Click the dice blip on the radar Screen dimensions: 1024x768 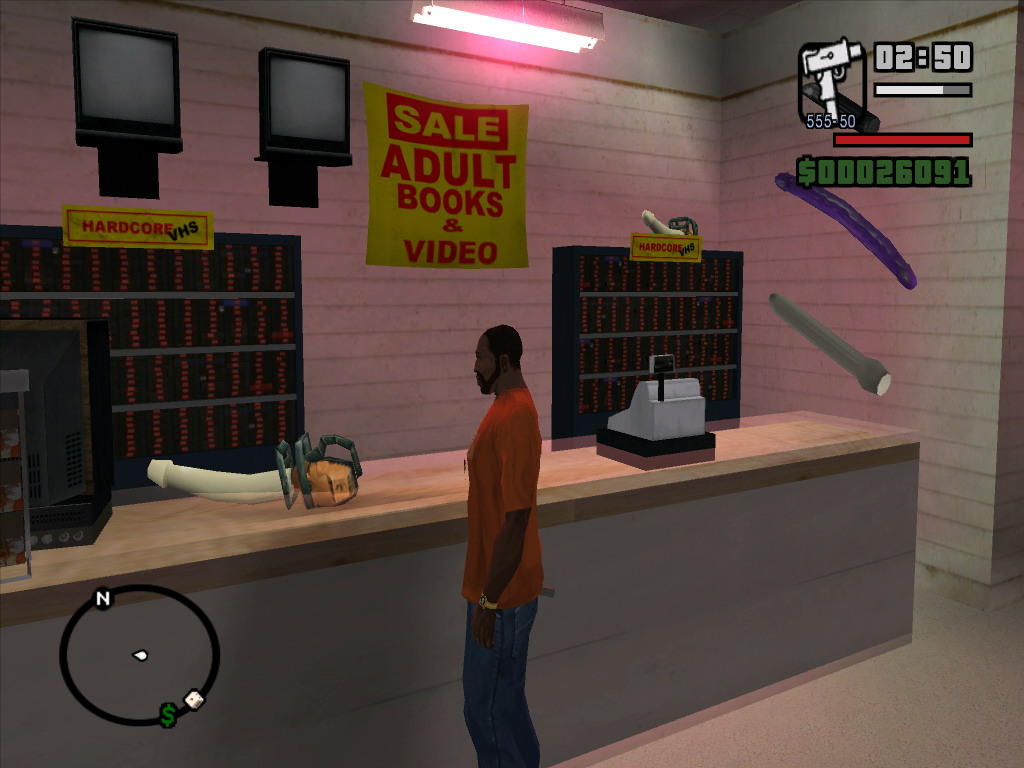tap(194, 700)
